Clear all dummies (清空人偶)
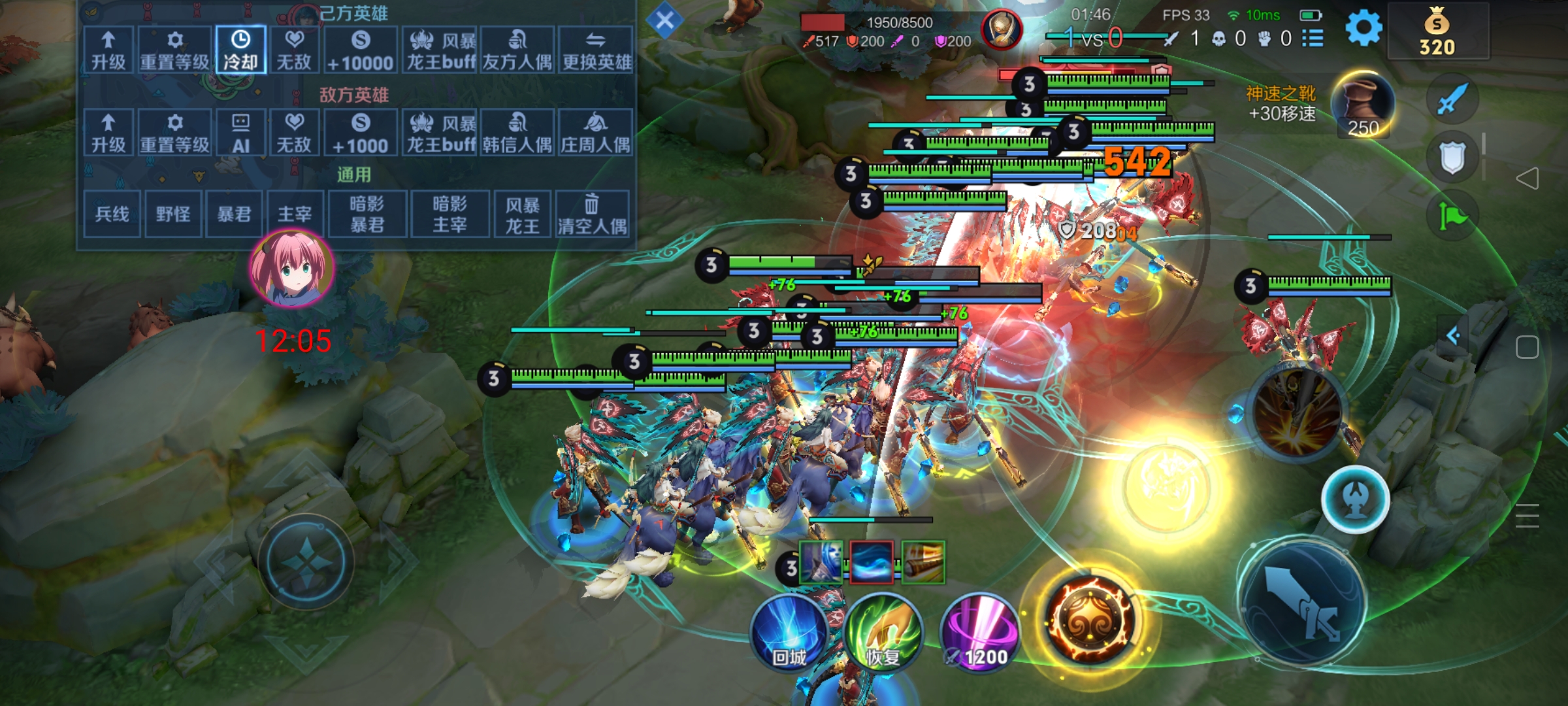Screen dimensions: 1568x706 592,214
